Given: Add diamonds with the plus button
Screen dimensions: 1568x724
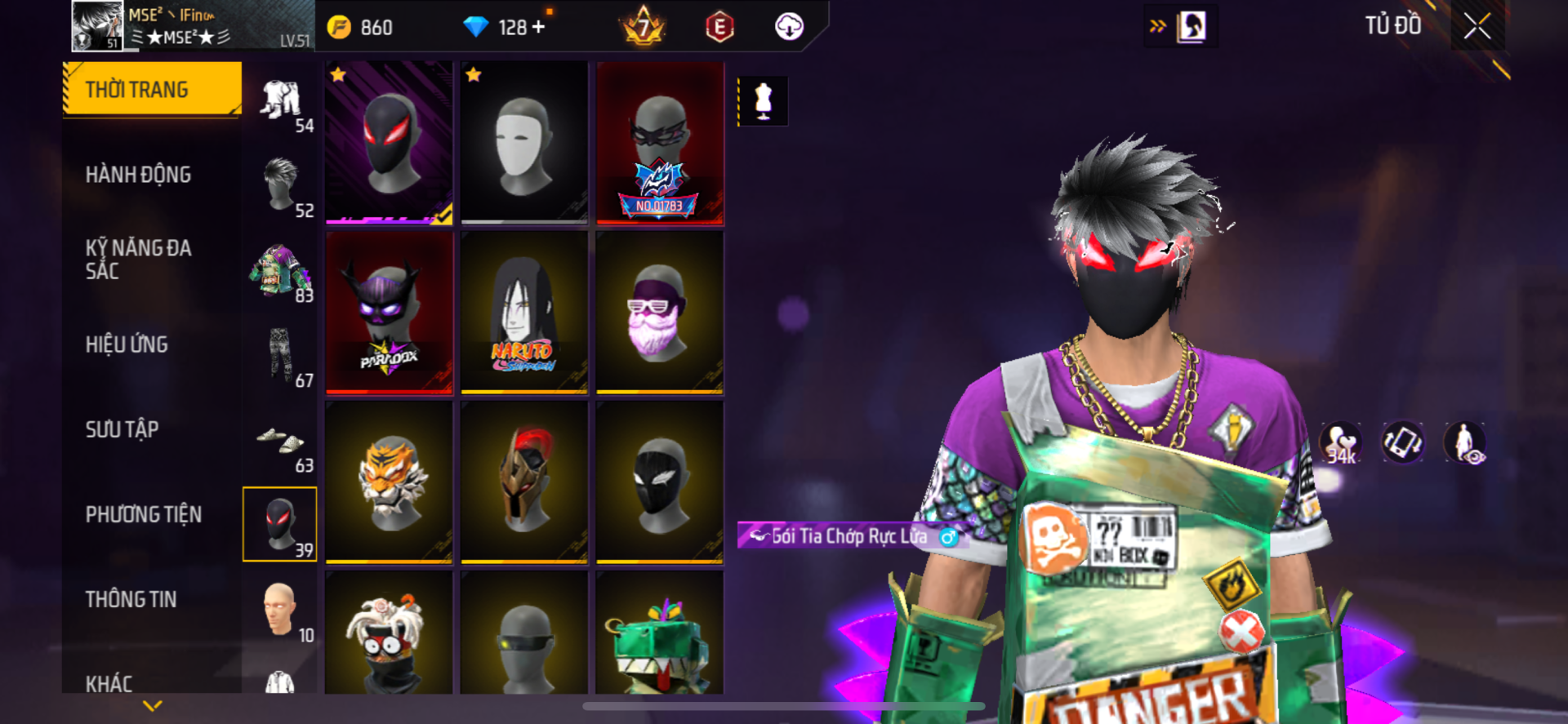Looking at the screenshot, I should pos(538,27).
